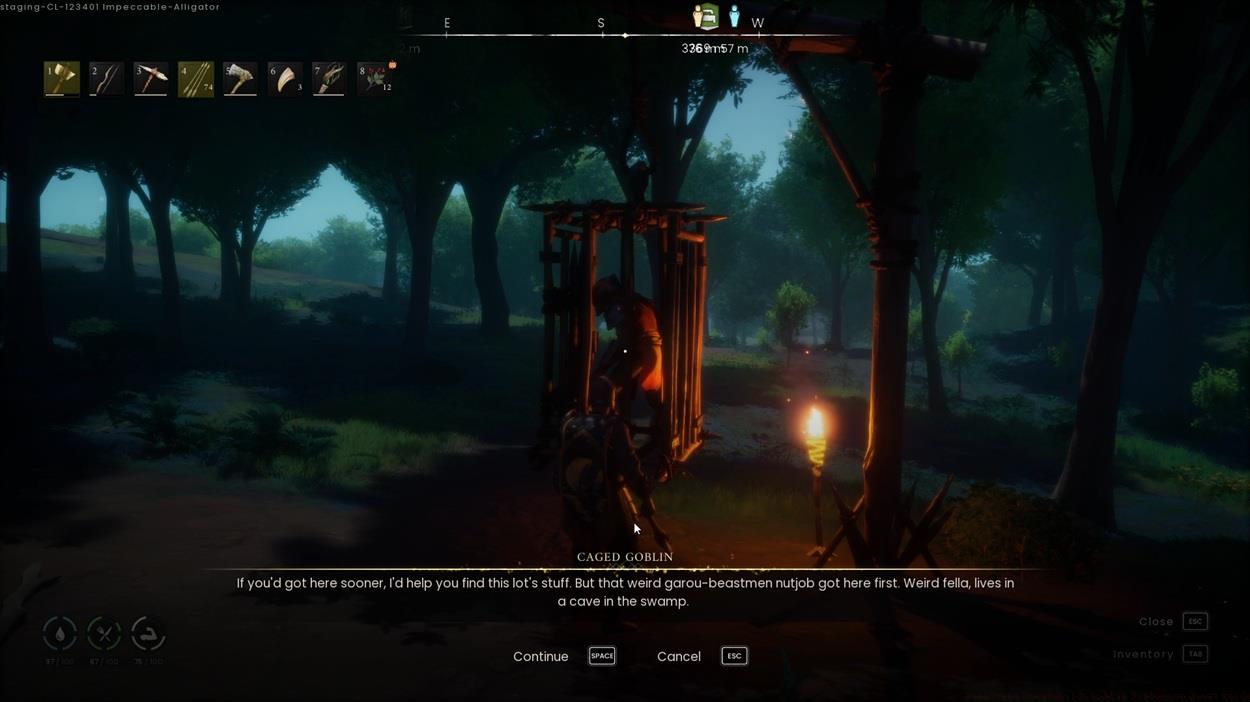Screen dimensions: 1250x702
Task: Select the fang item in slot 6
Action: click(x=285, y=79)
